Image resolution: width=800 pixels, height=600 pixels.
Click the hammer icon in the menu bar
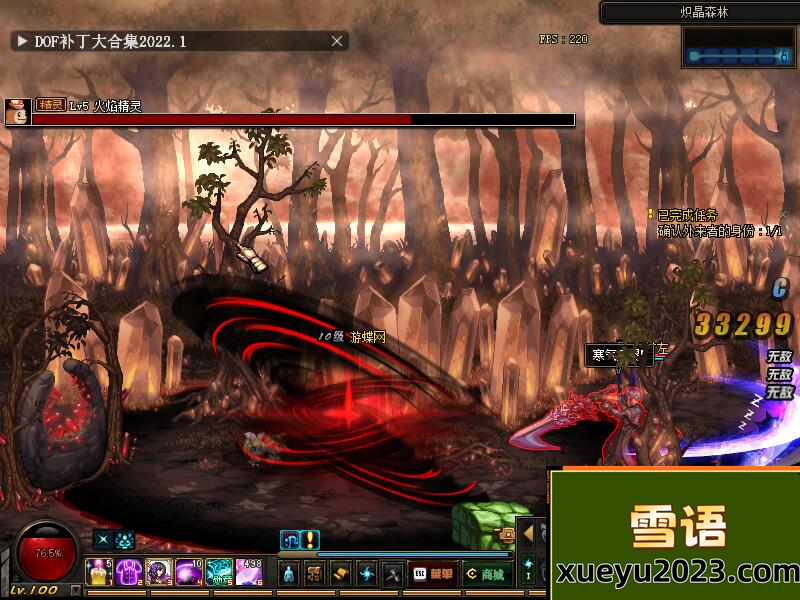(393, 574)
